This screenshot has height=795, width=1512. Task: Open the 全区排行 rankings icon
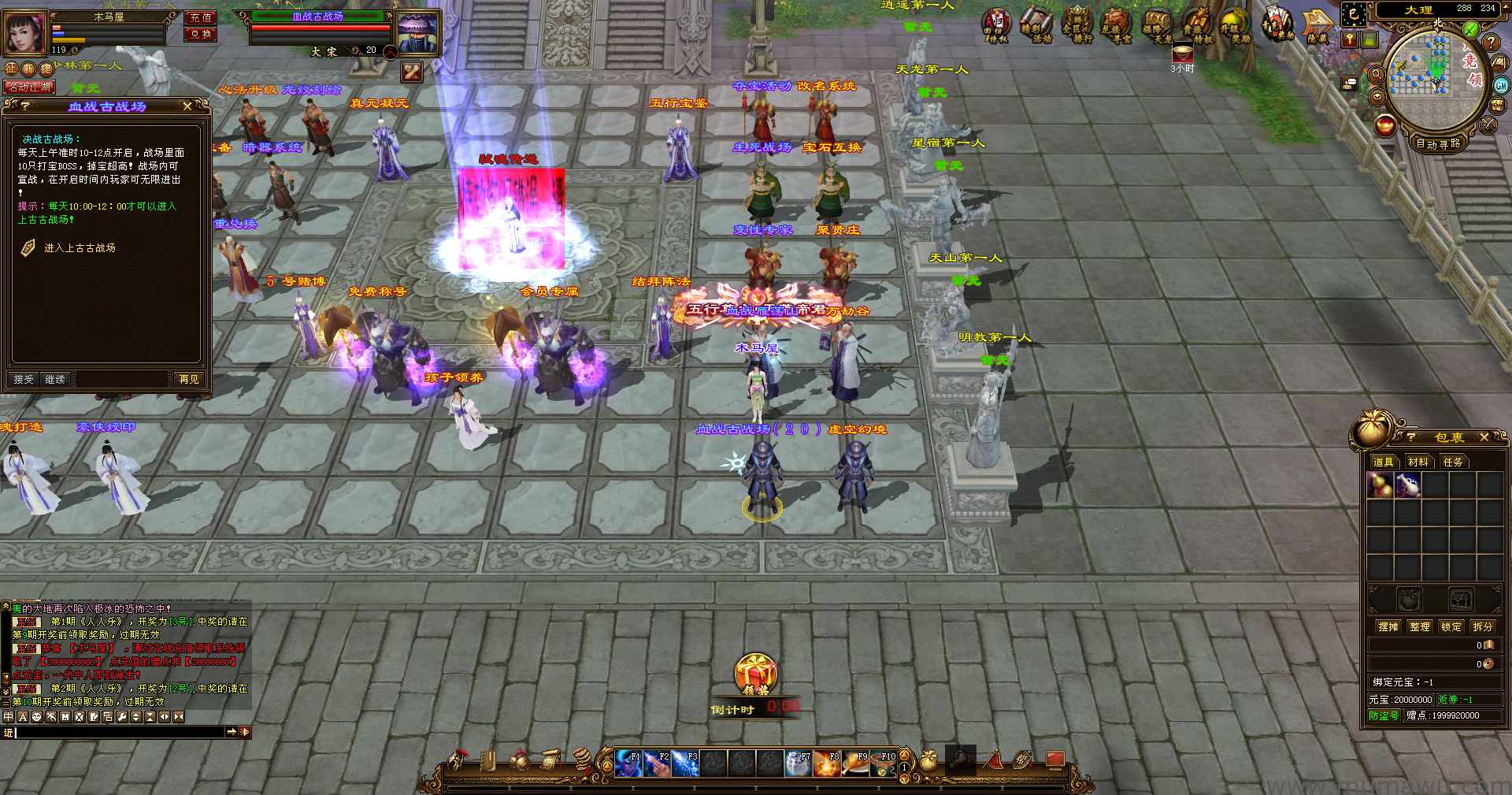(x=1077, y=24)
